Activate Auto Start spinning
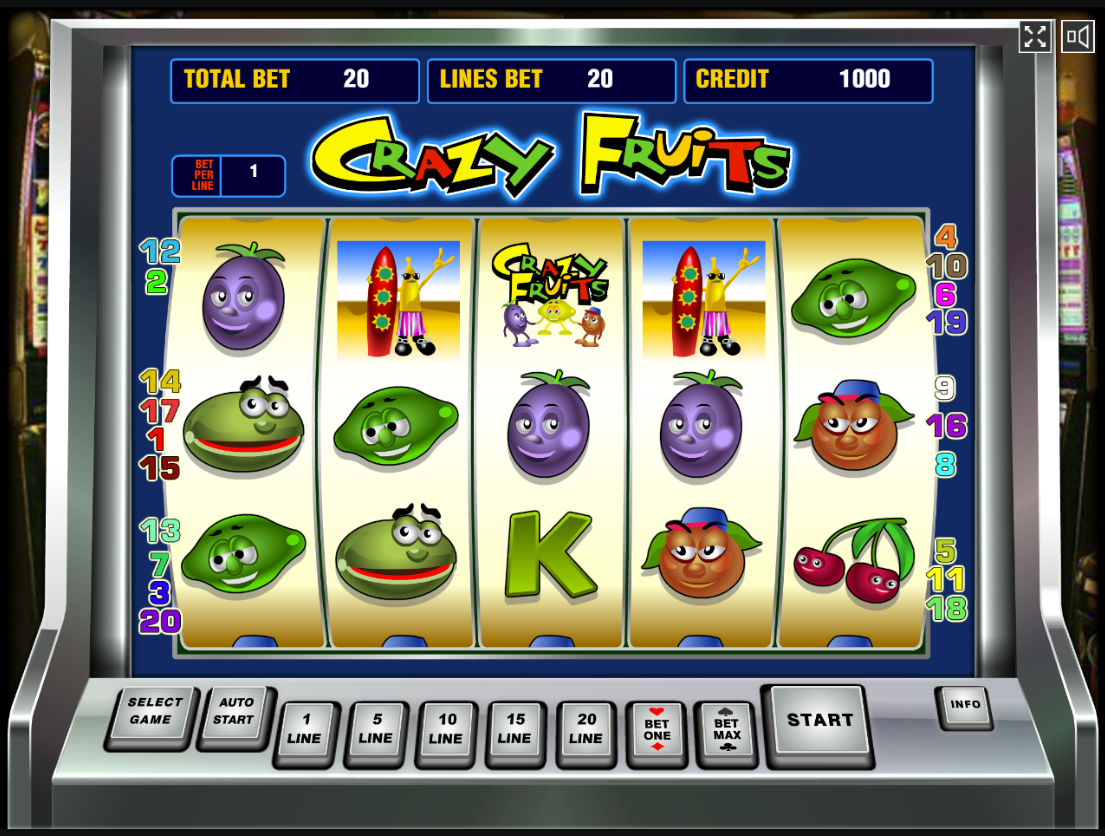Viewport: 1105px width, 836px height. click(x=233, y=712)
